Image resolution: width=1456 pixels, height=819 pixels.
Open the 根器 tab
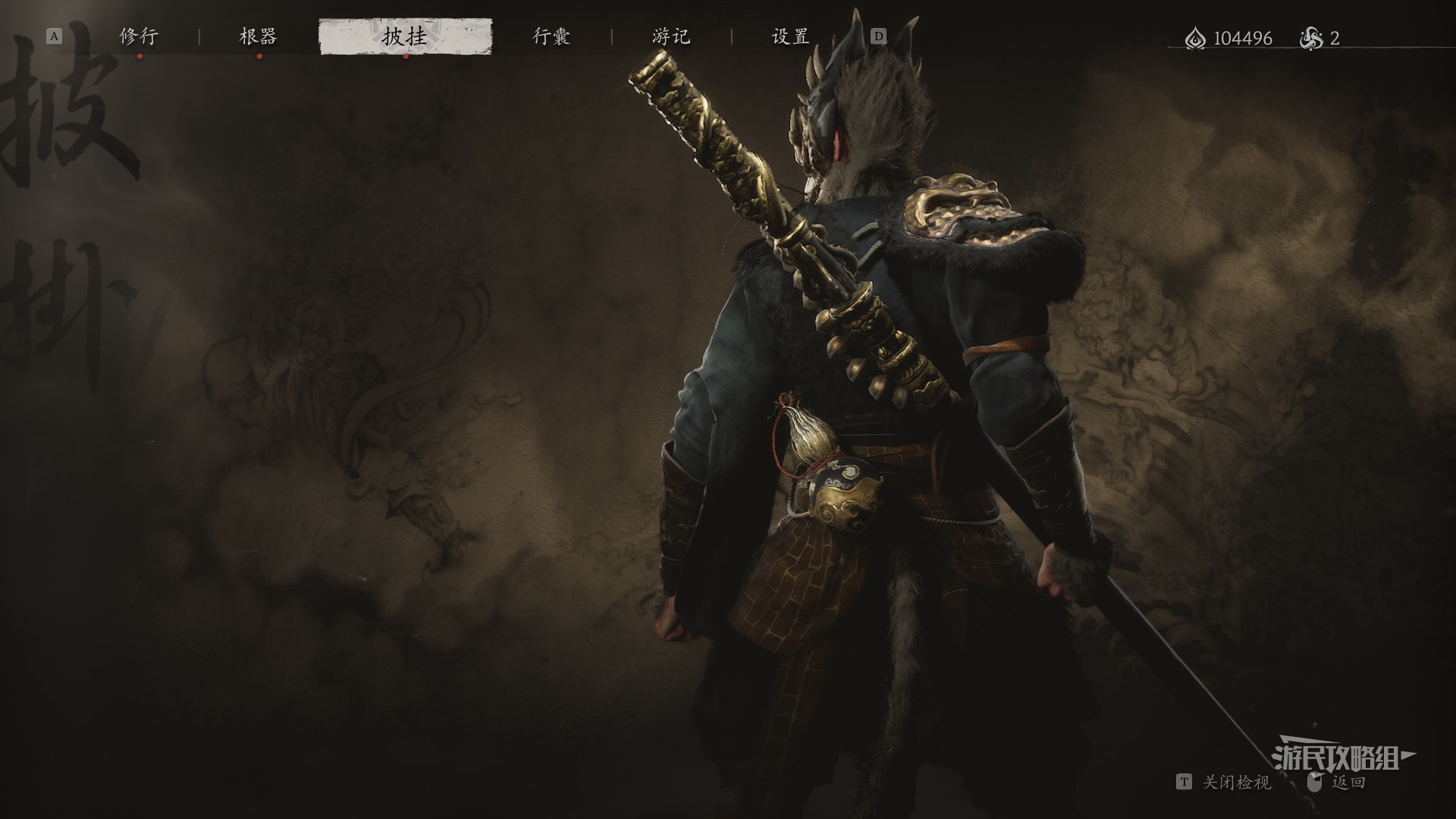pos(259,36)
